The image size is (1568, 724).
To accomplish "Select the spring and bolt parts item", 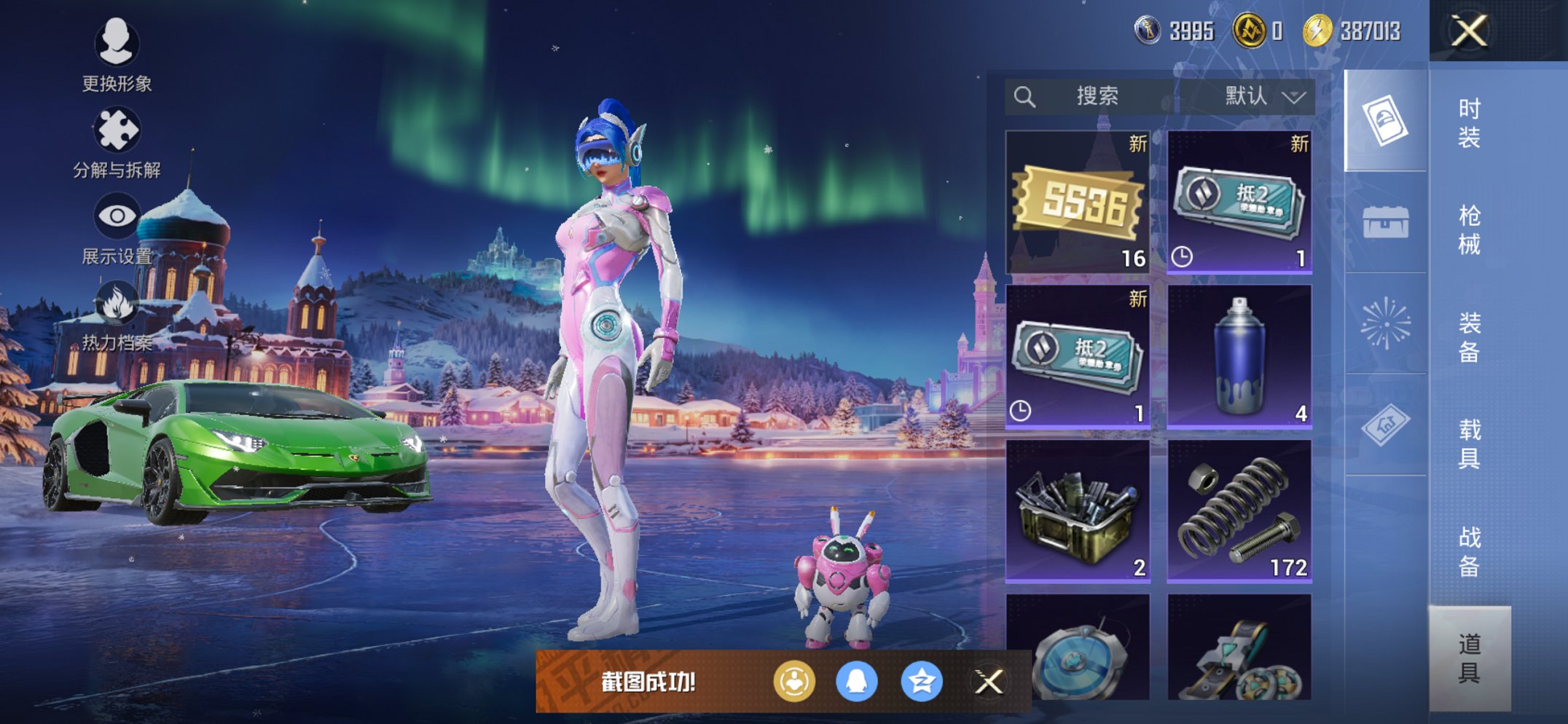I will coord(1239,511).
